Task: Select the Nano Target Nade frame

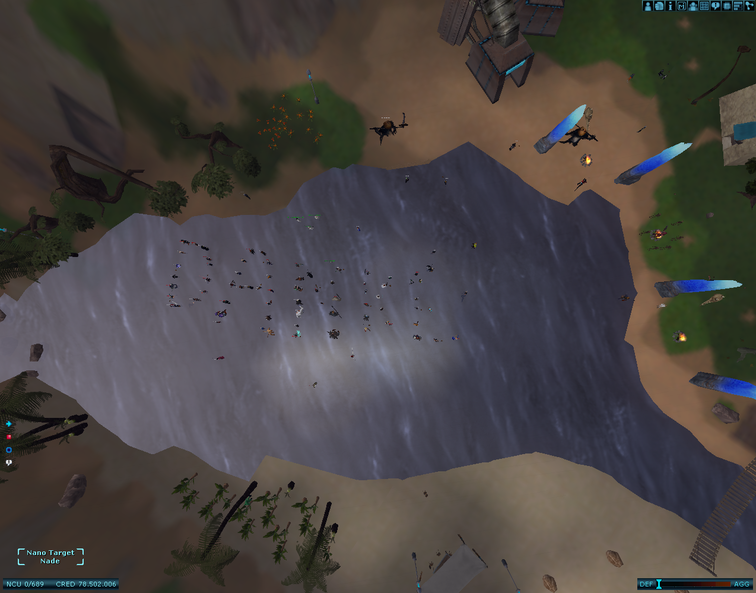Action: (50, 557)
